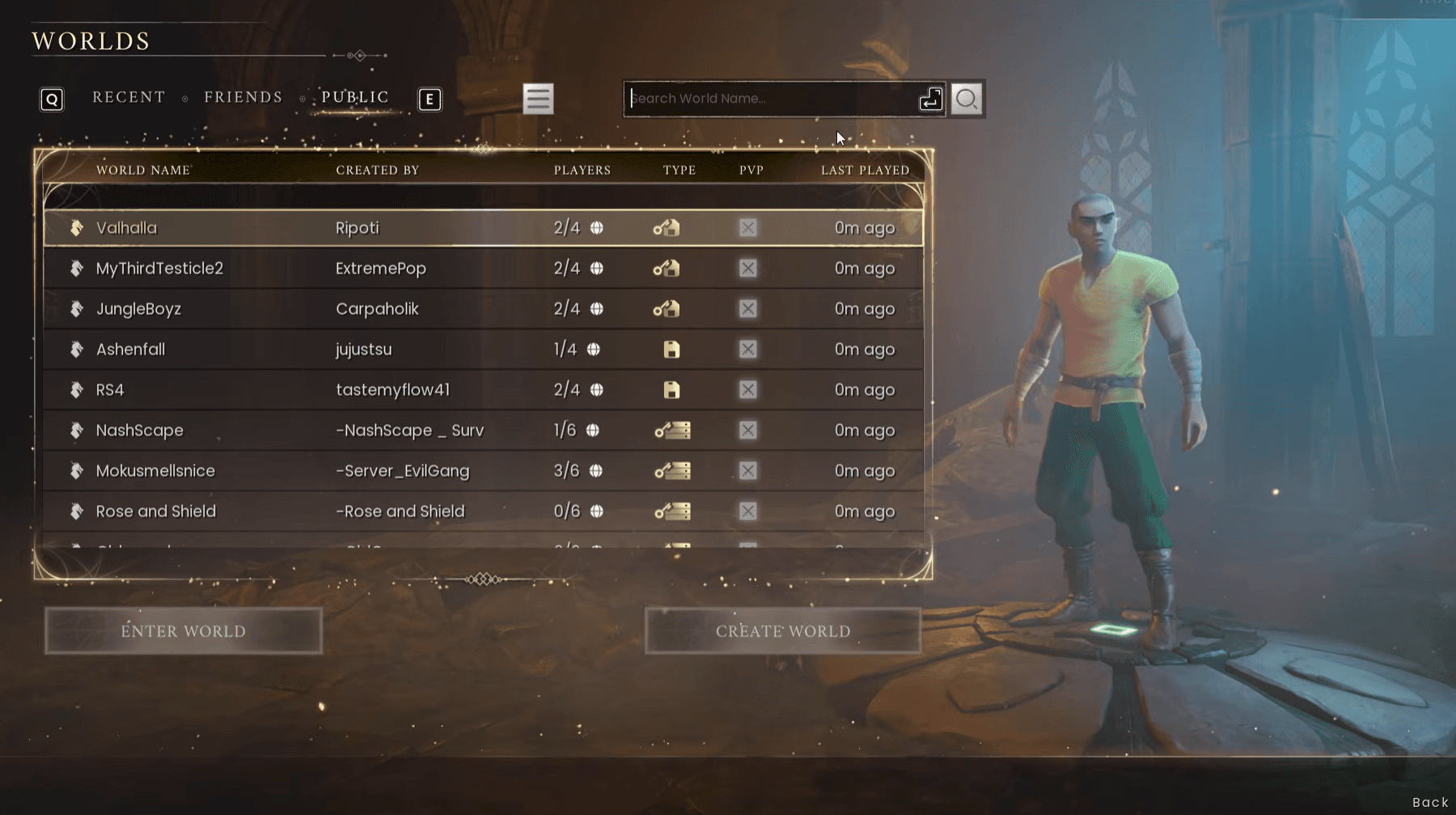Click the Q shortcut icon beside RECENT
The height and width of the screenshot is (815, 1456).
click(x=52, y=99)
